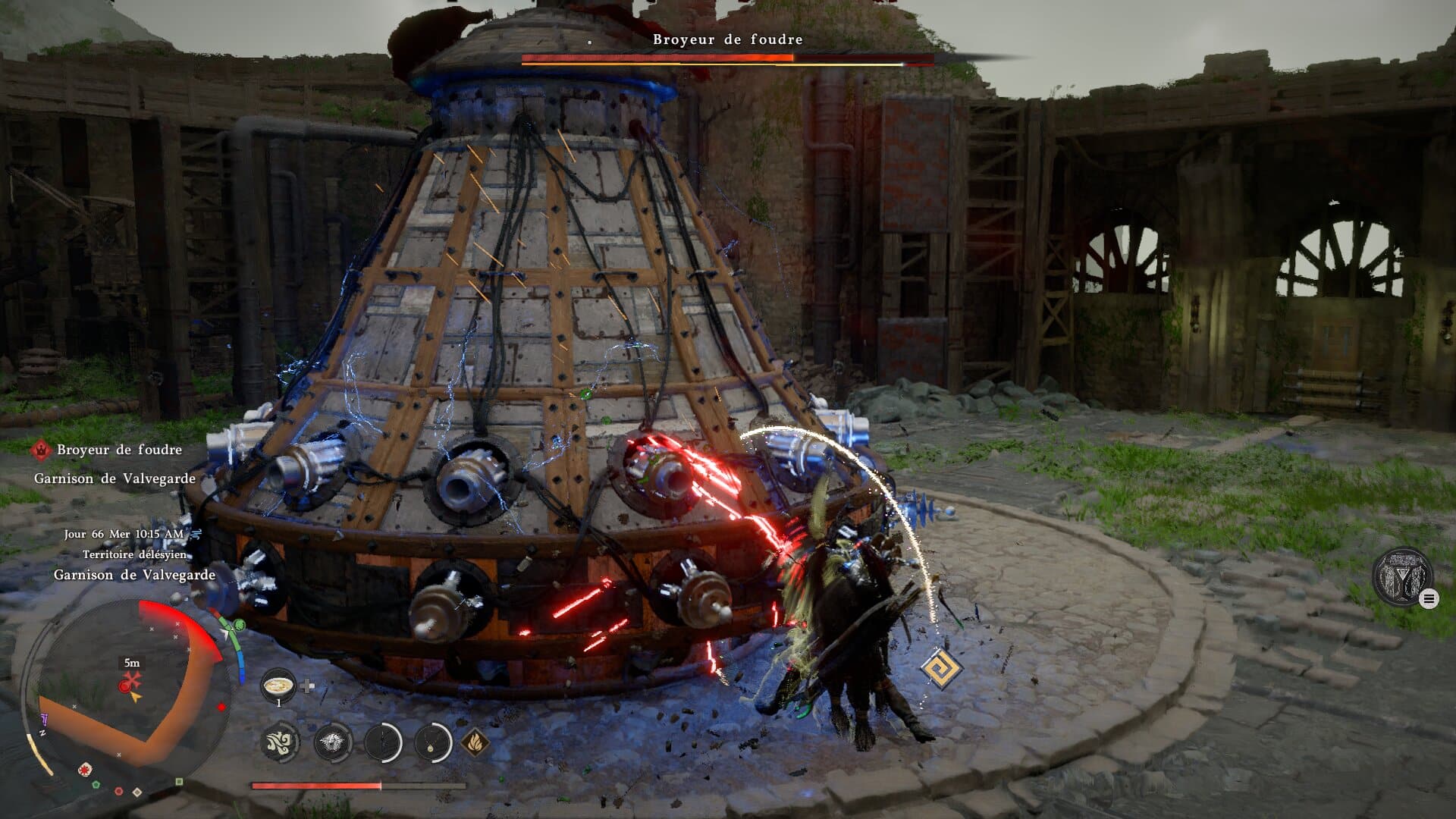Screen dimensions: 1456x819
Task: Activate the swirling wind skill icon
Action: point(280,741)
